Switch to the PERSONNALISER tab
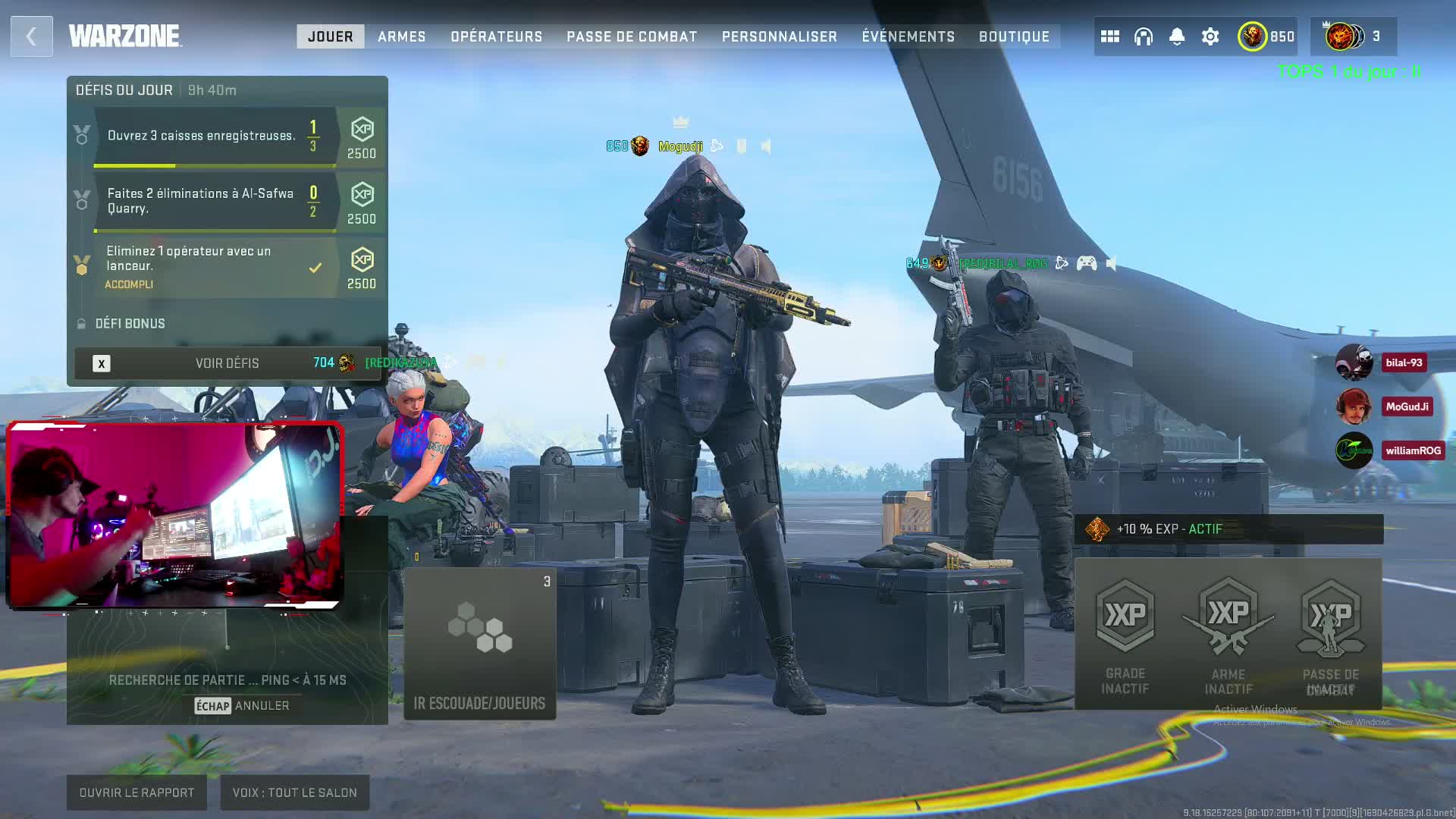The image size is (1456, 819). (x=779, y=36)
